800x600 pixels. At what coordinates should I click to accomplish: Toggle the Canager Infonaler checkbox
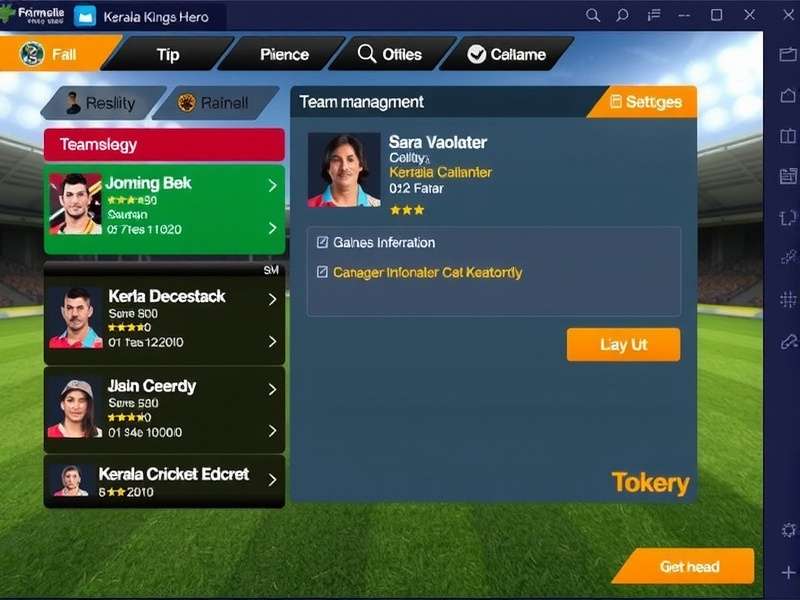point(322,272)
